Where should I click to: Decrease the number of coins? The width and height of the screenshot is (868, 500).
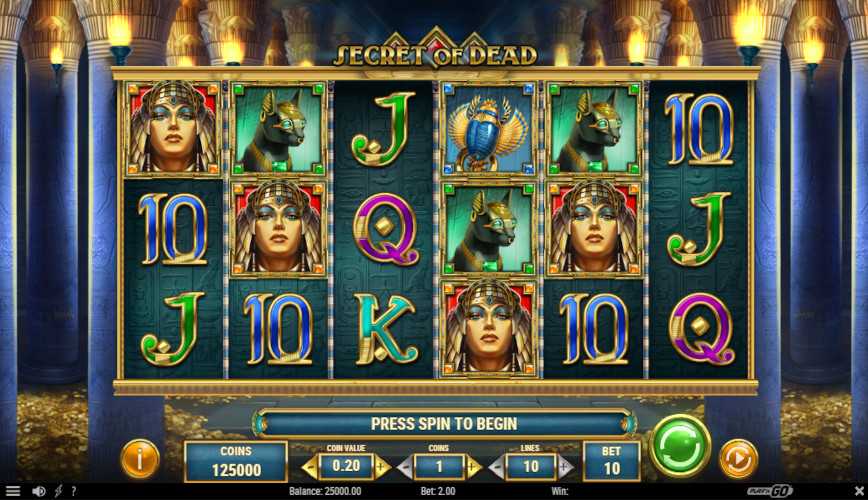point(402,466)
